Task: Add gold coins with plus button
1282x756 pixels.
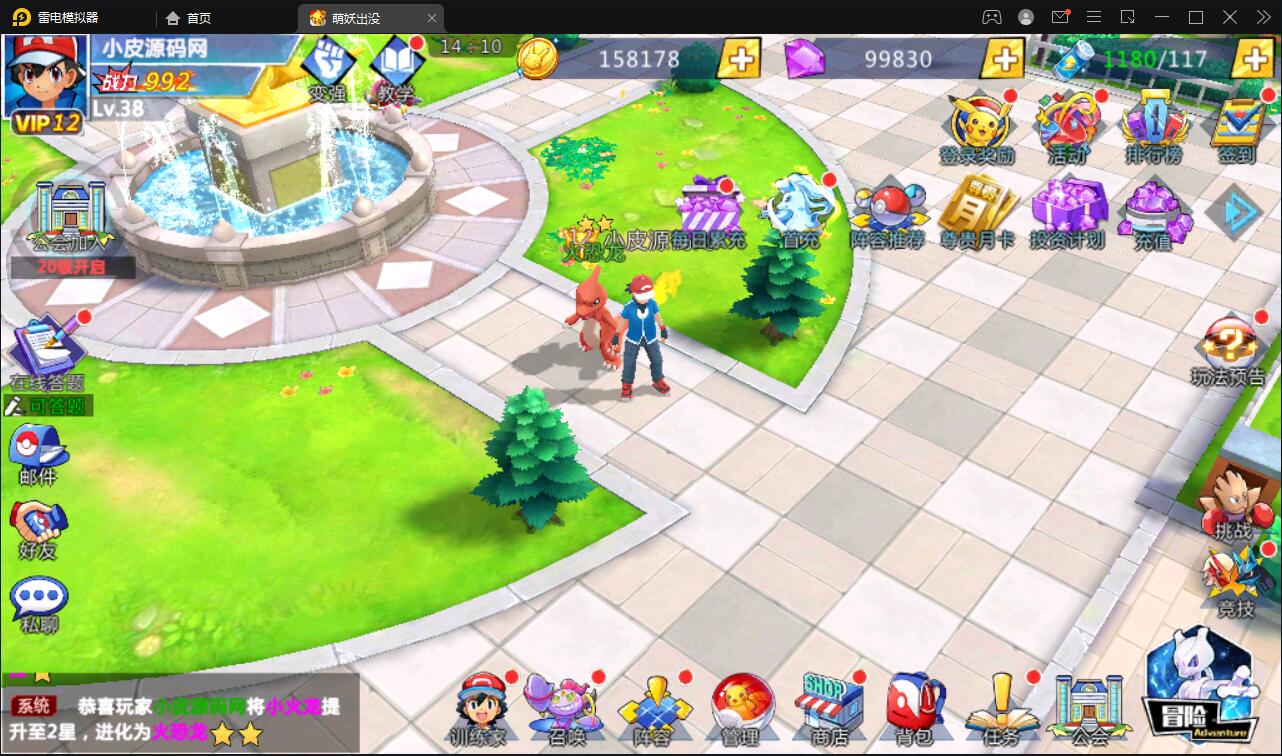Action: [x=739, y=59]
